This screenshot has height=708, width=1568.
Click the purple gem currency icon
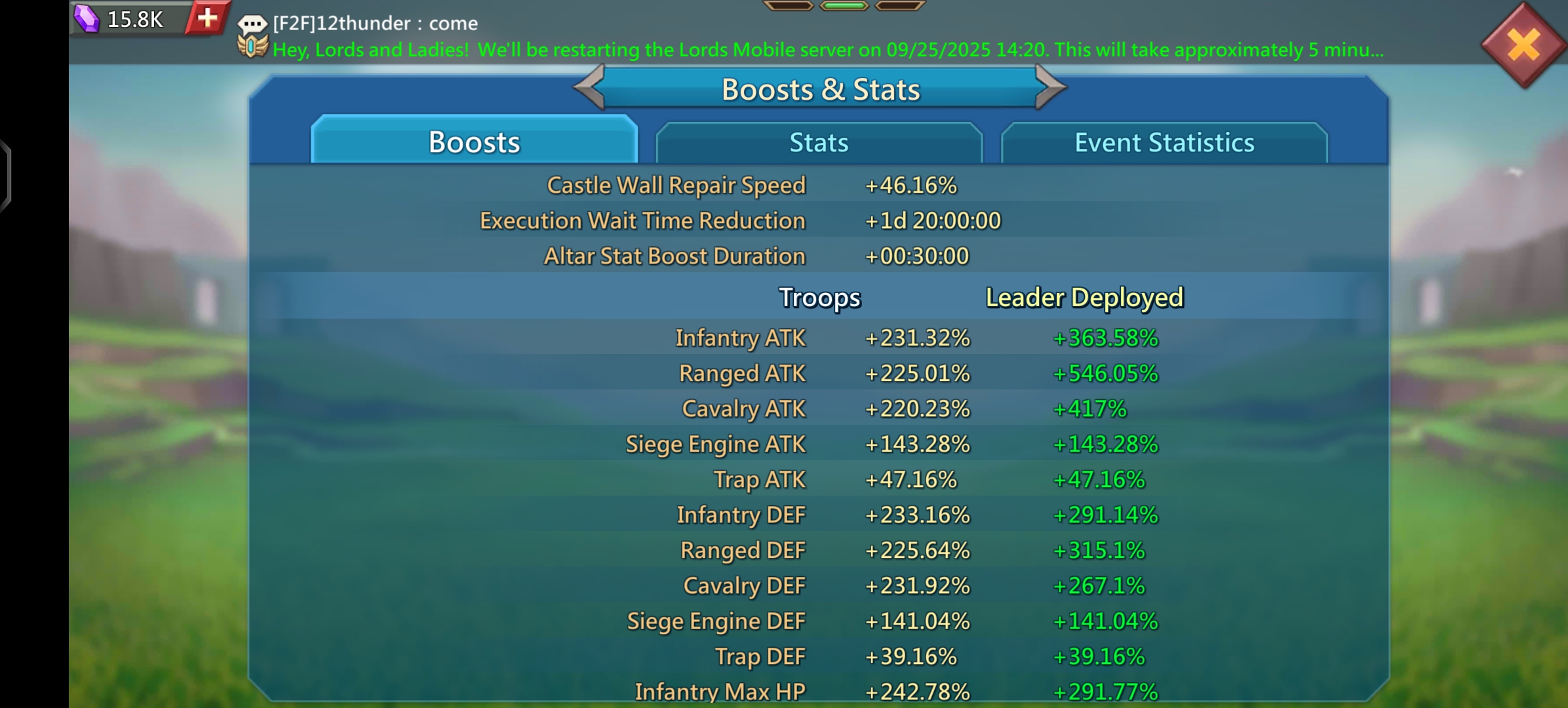pos(87,18)
